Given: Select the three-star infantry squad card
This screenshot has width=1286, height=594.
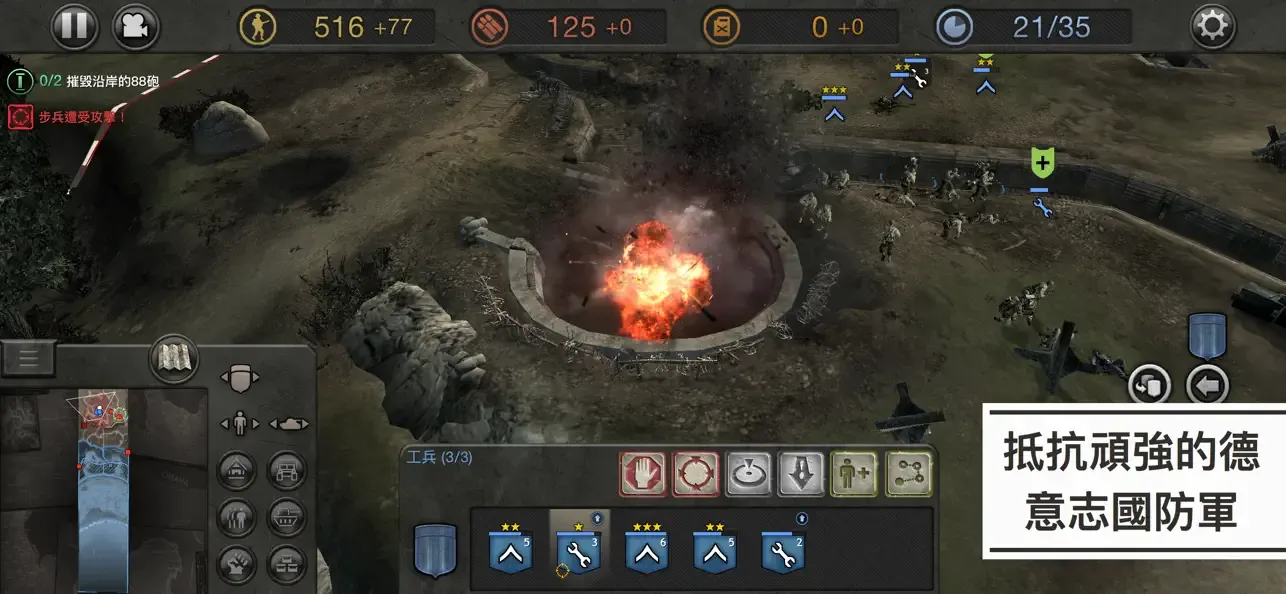Looking at the screenshot, I should click(646, 549).
